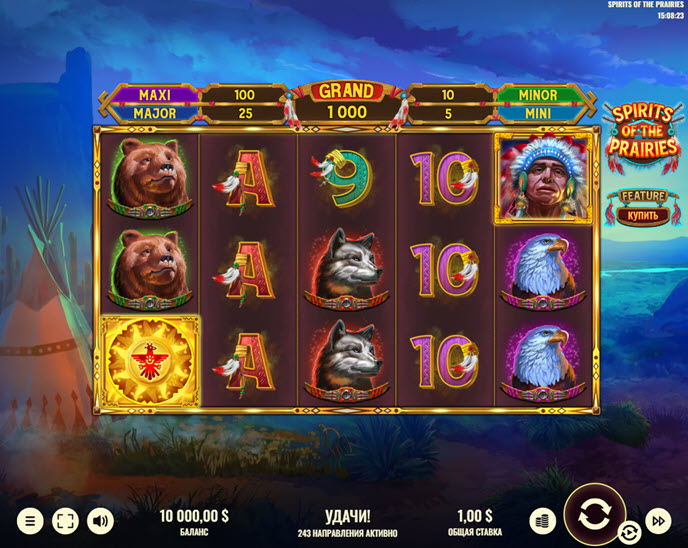Open the small autoplay button
The width and height of the screenshot is (688, 548).
629,532
